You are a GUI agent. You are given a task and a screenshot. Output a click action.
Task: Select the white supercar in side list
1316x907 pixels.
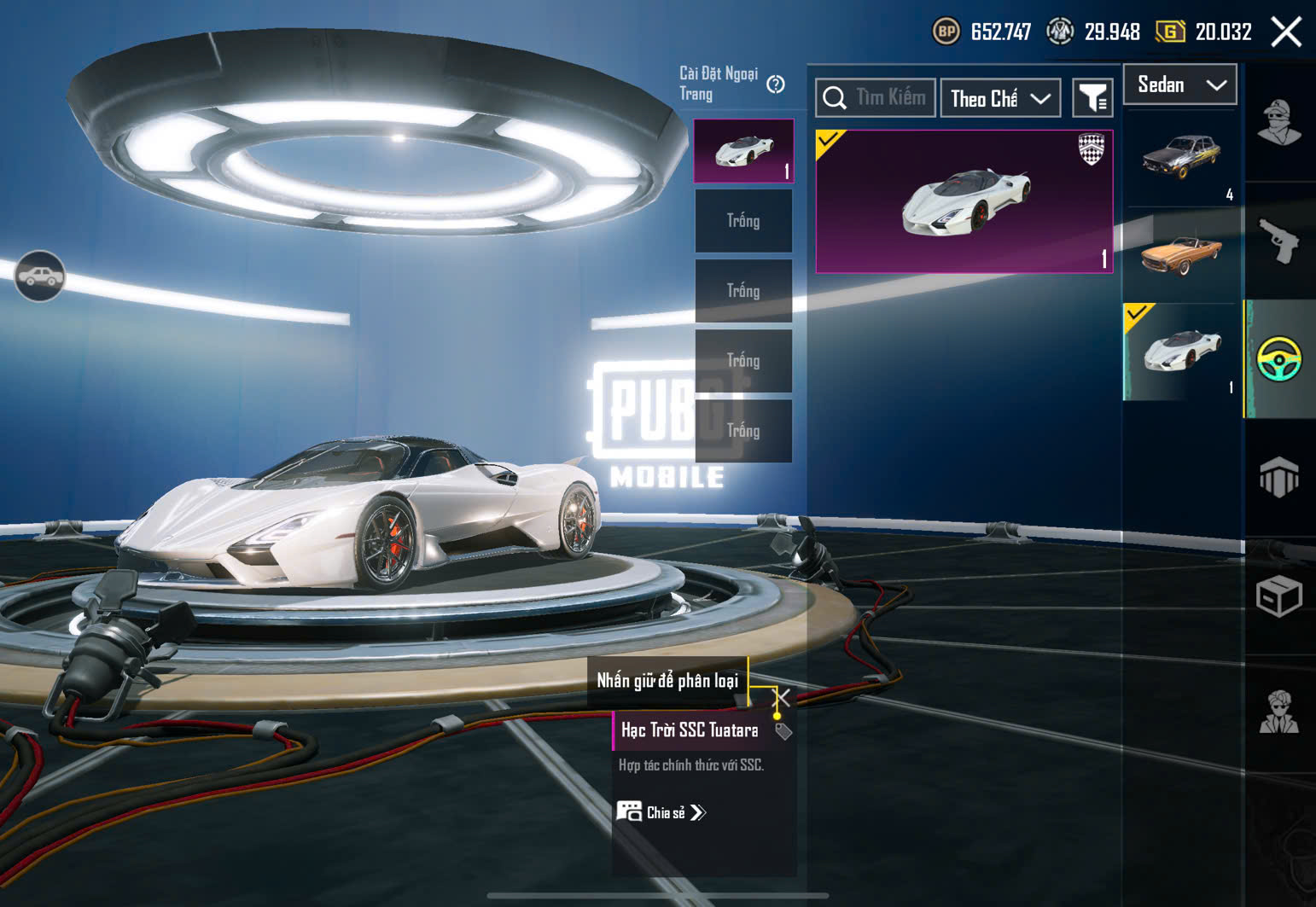(x=1181, y=352)
